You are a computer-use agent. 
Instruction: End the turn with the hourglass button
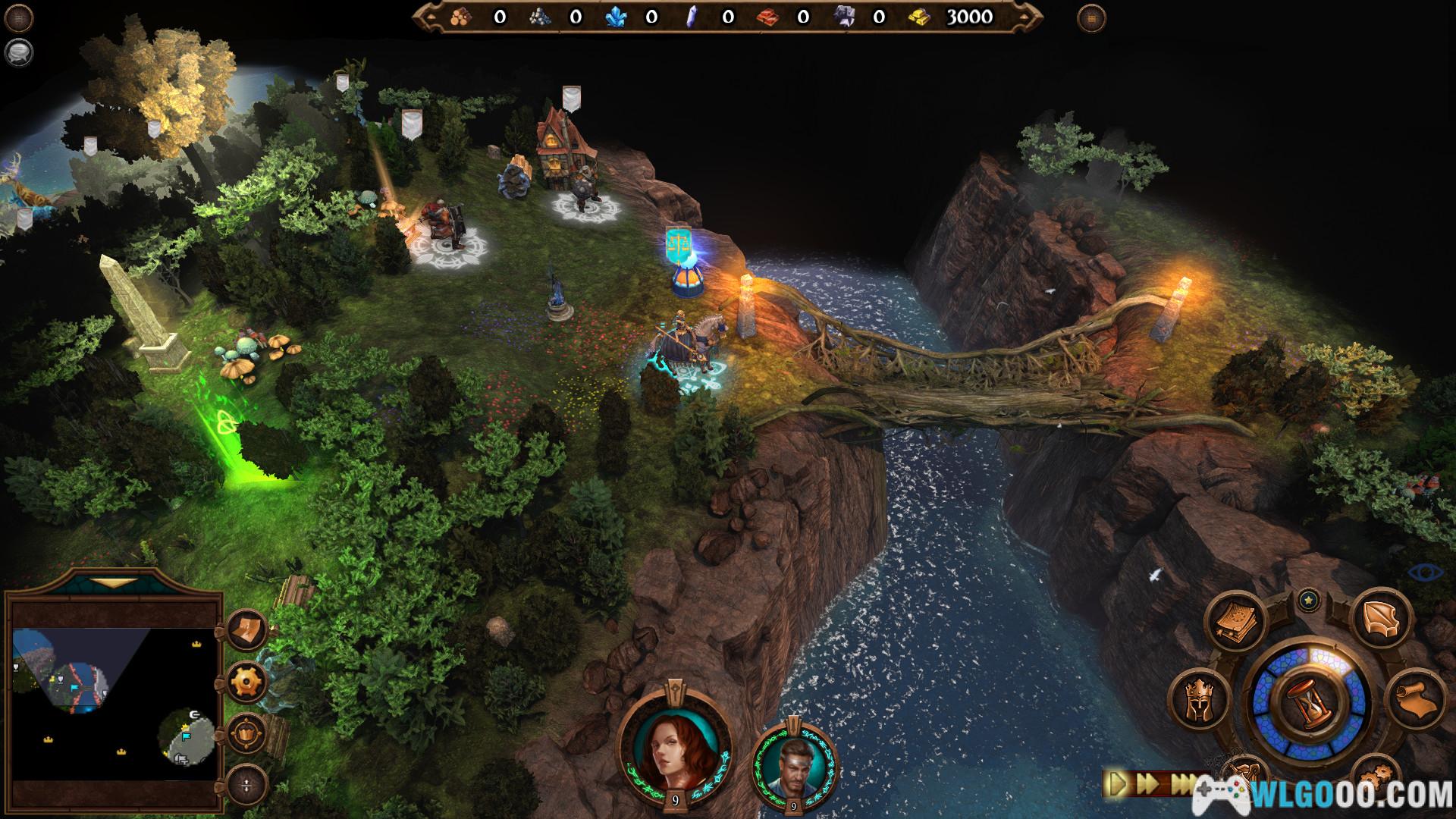point(1310,704)
